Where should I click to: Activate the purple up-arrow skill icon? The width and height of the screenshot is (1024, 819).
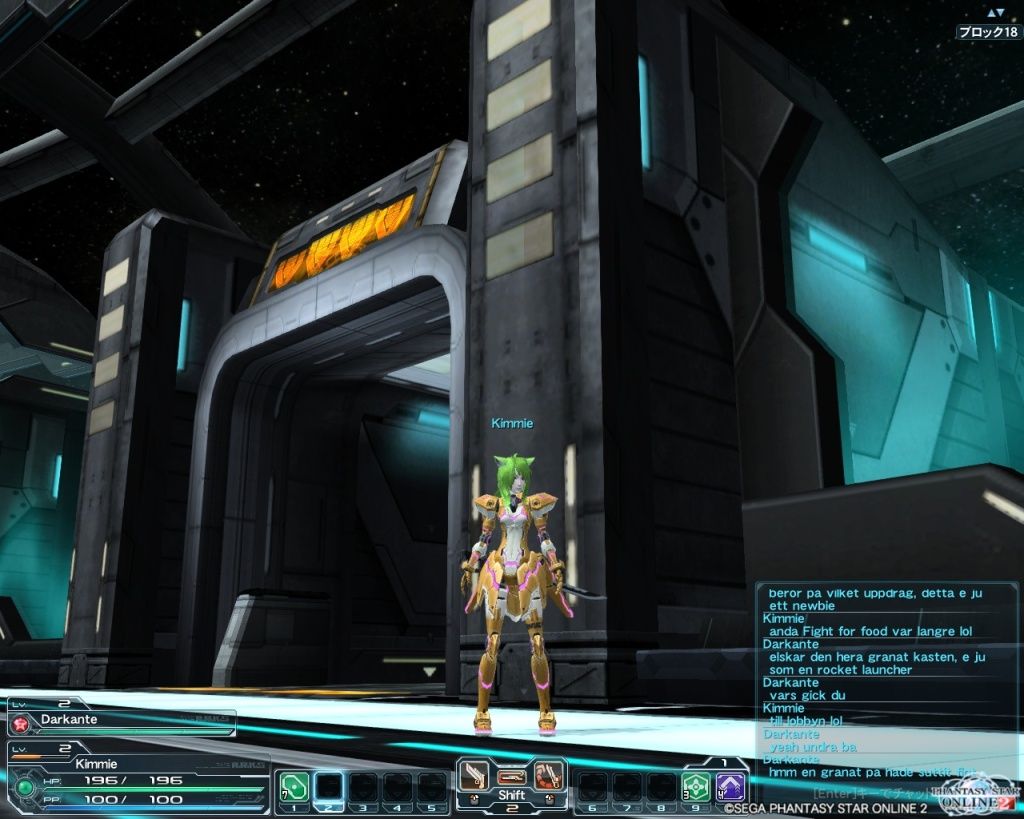click(730, 787)
